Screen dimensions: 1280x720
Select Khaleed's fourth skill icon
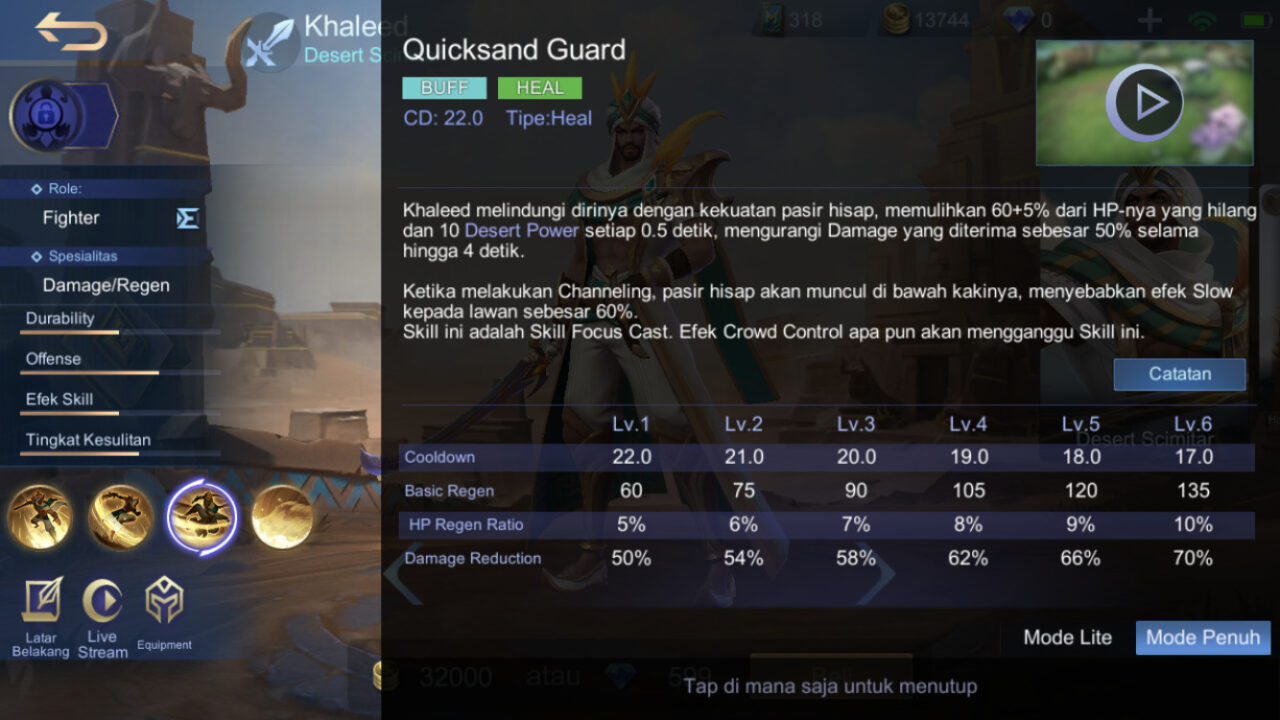point(282,516)
